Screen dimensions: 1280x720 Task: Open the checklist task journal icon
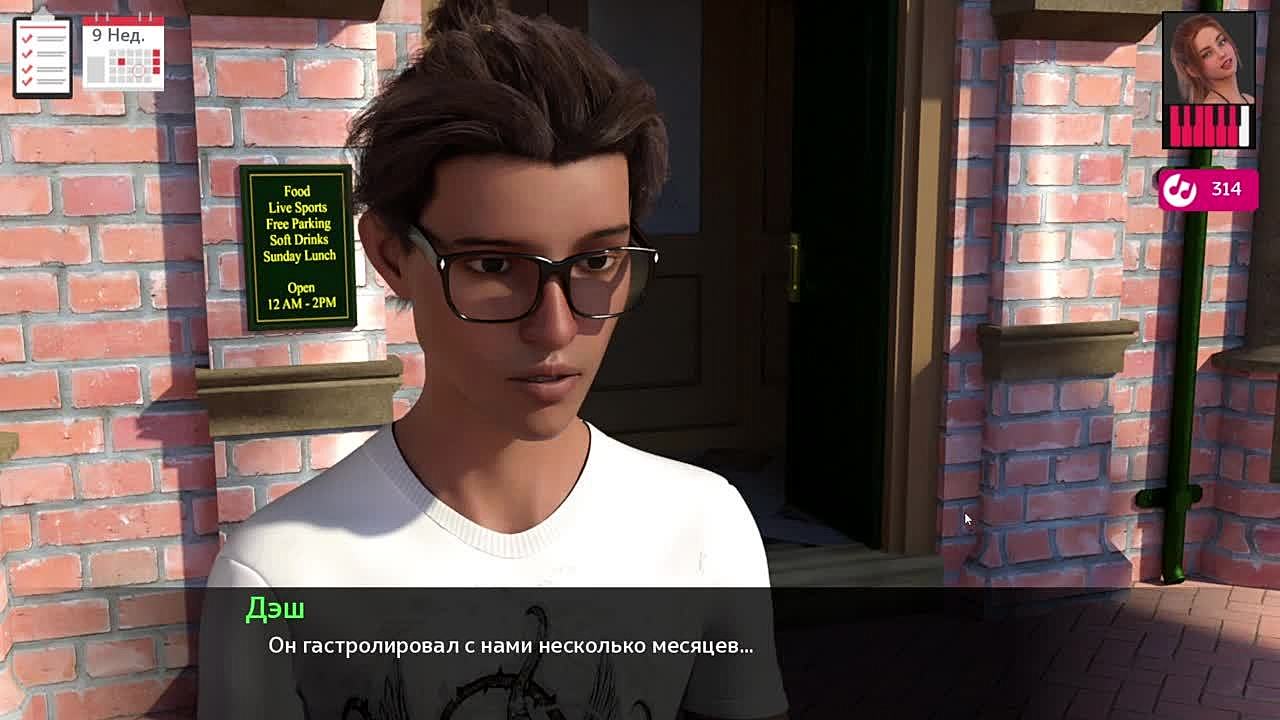42,56
